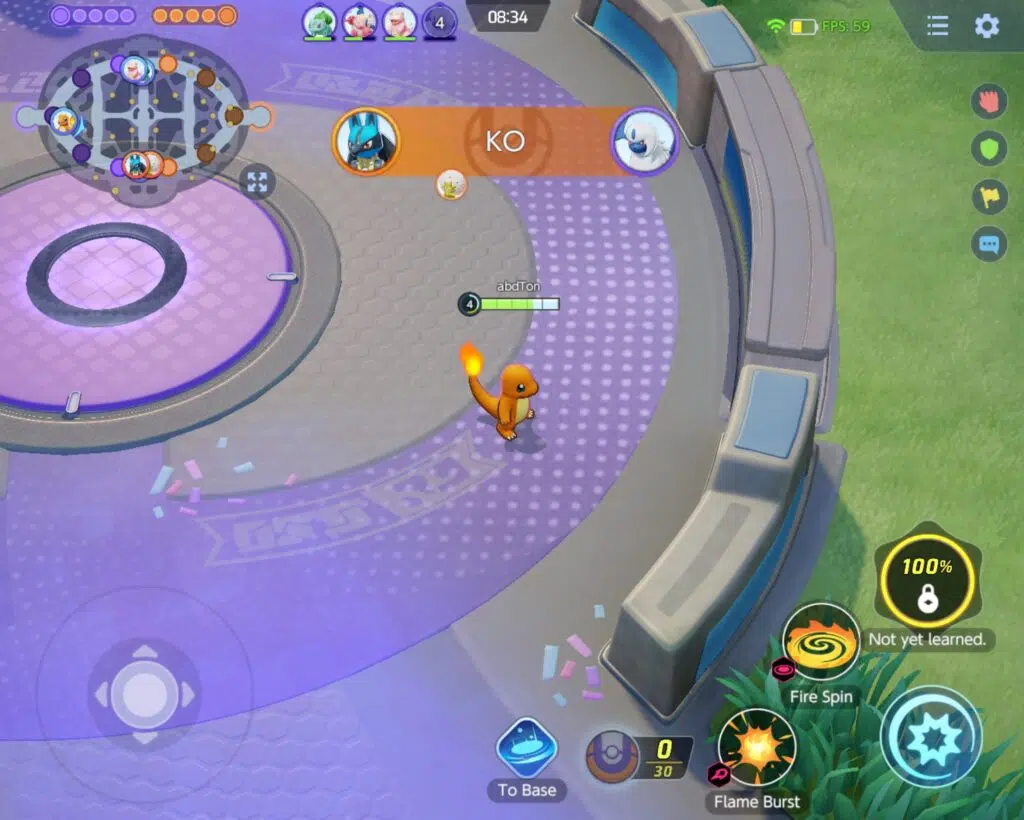Use the Fire Spin move
Screen dimensions: 1024x820
point(821,643)
